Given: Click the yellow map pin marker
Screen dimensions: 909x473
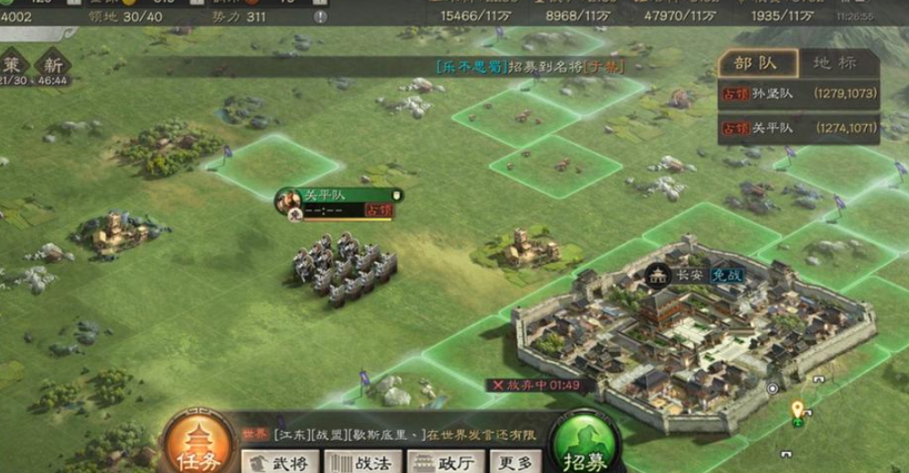Looking at the screenshot, I should tap(797, 409).
